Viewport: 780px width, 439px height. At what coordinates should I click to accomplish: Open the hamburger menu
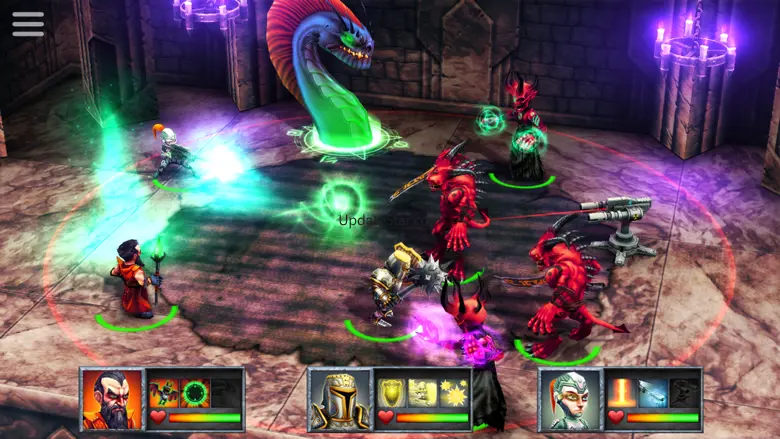click(x=28, y=24)
